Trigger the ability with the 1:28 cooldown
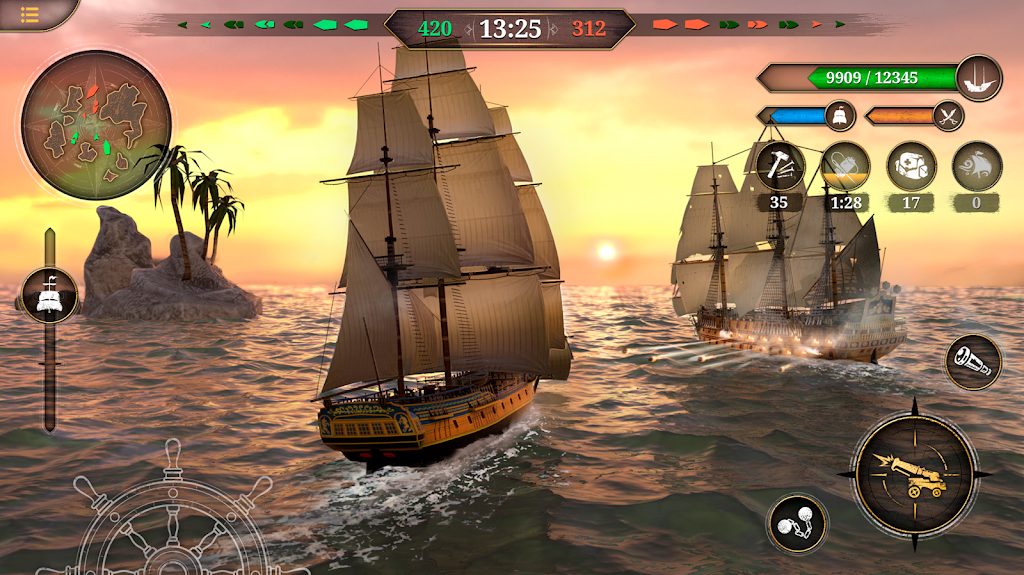1024x575 pixels. pyautogui.click(x=845, y=166)
